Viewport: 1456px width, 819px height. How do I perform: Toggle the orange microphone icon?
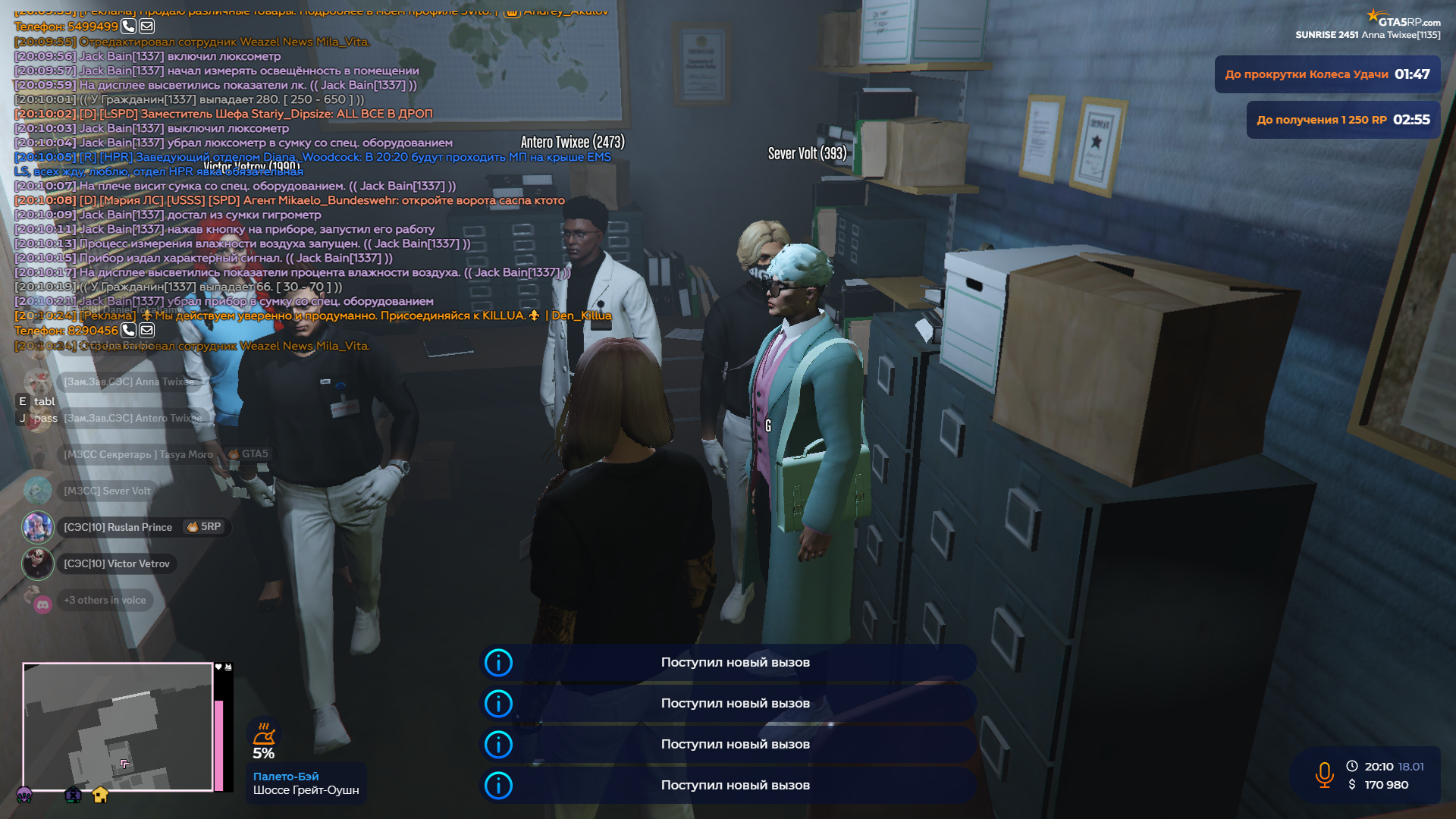[1324, 775]
